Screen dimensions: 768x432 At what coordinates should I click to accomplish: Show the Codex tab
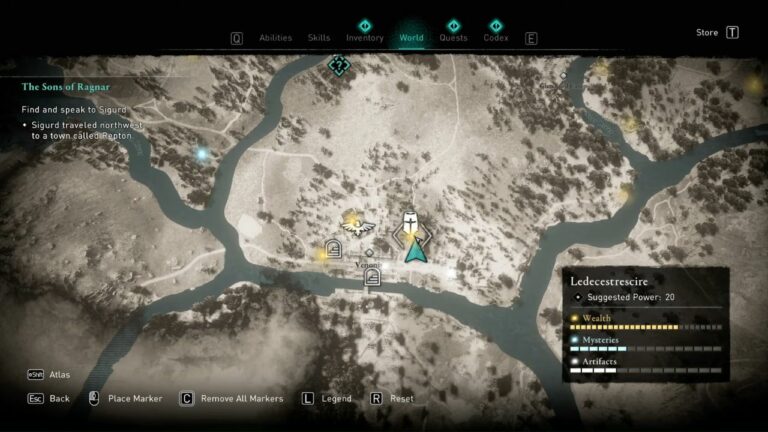(496, 38)
